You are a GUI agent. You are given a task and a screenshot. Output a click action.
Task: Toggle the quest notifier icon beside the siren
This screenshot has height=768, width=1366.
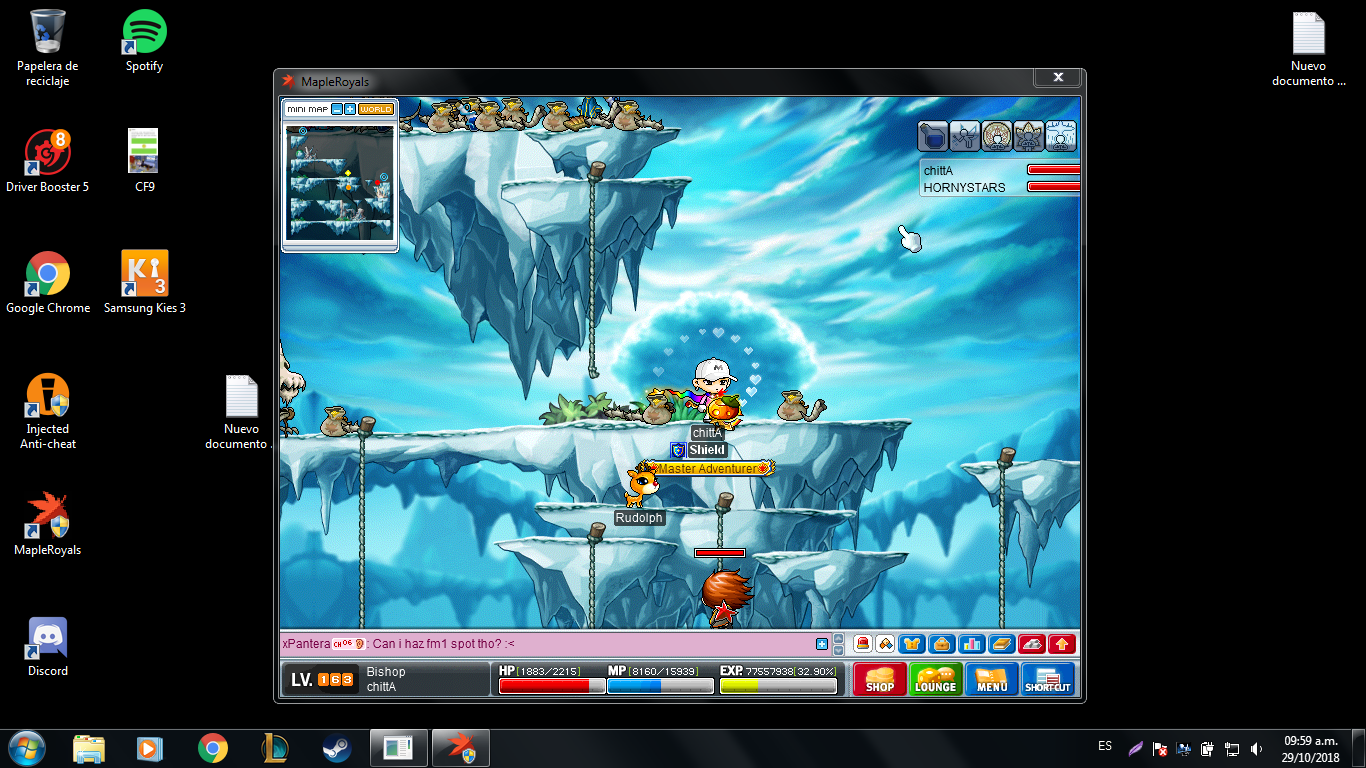886,644
